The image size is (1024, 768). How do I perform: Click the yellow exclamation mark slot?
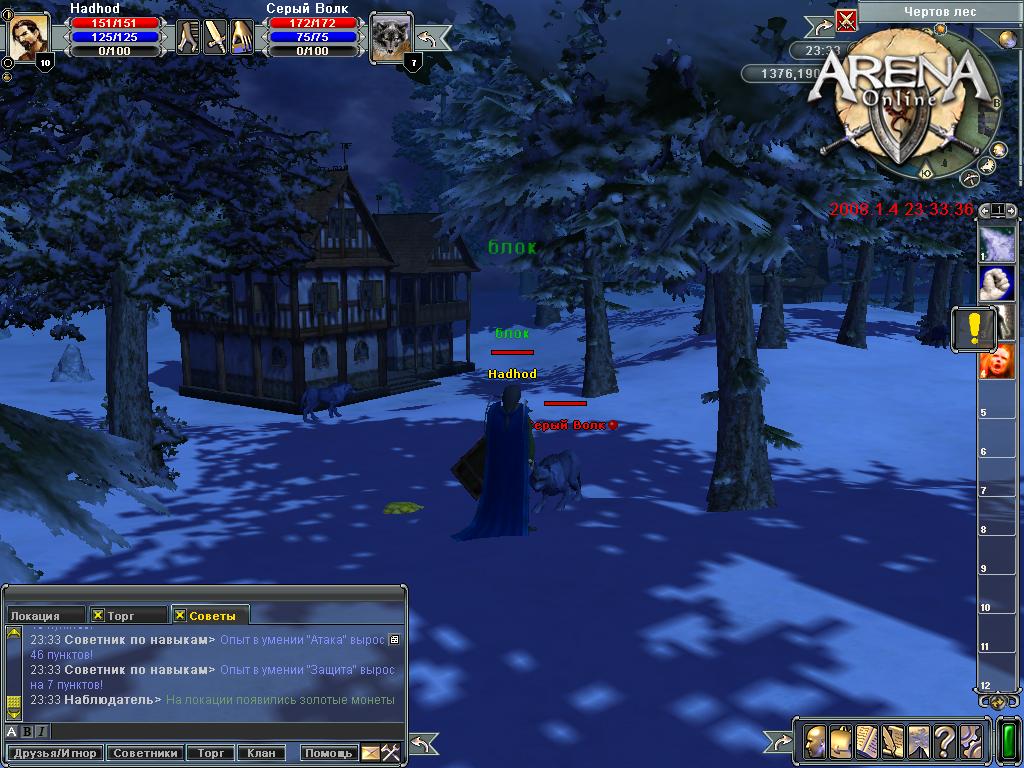972,328
